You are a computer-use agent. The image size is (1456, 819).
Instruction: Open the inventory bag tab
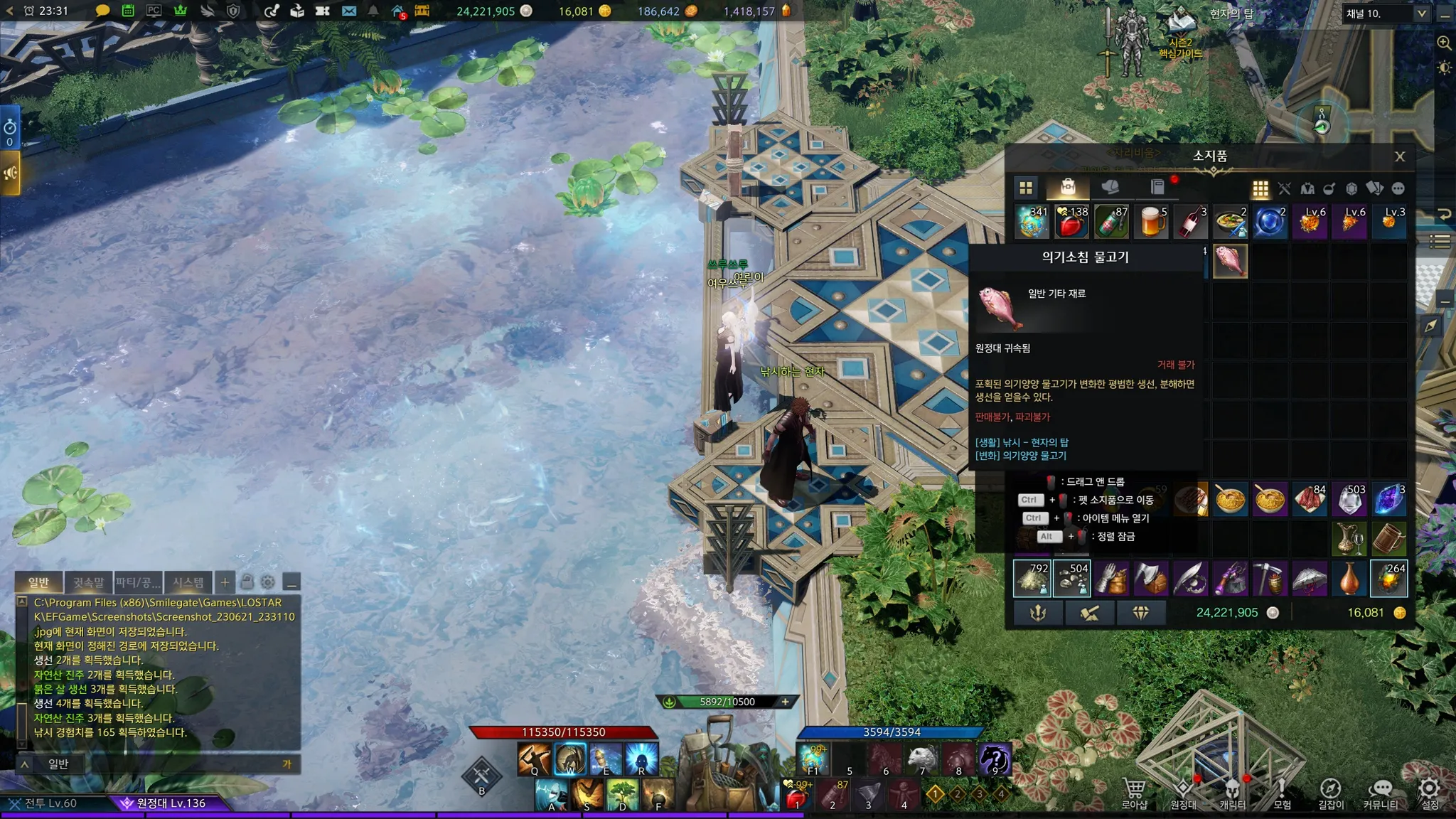[x=1068, y=188]
